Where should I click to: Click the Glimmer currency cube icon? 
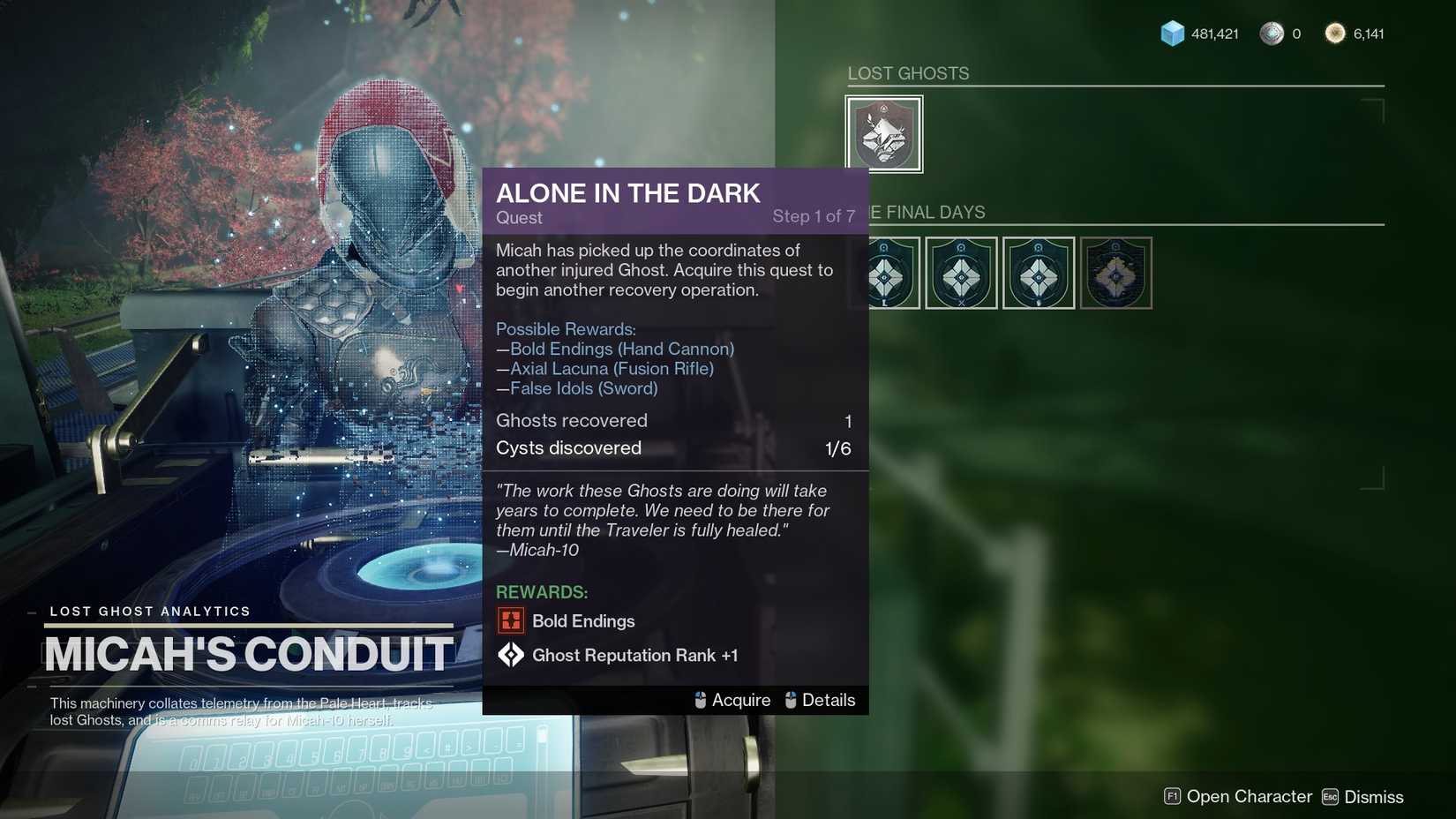[x=1171, y=33]
